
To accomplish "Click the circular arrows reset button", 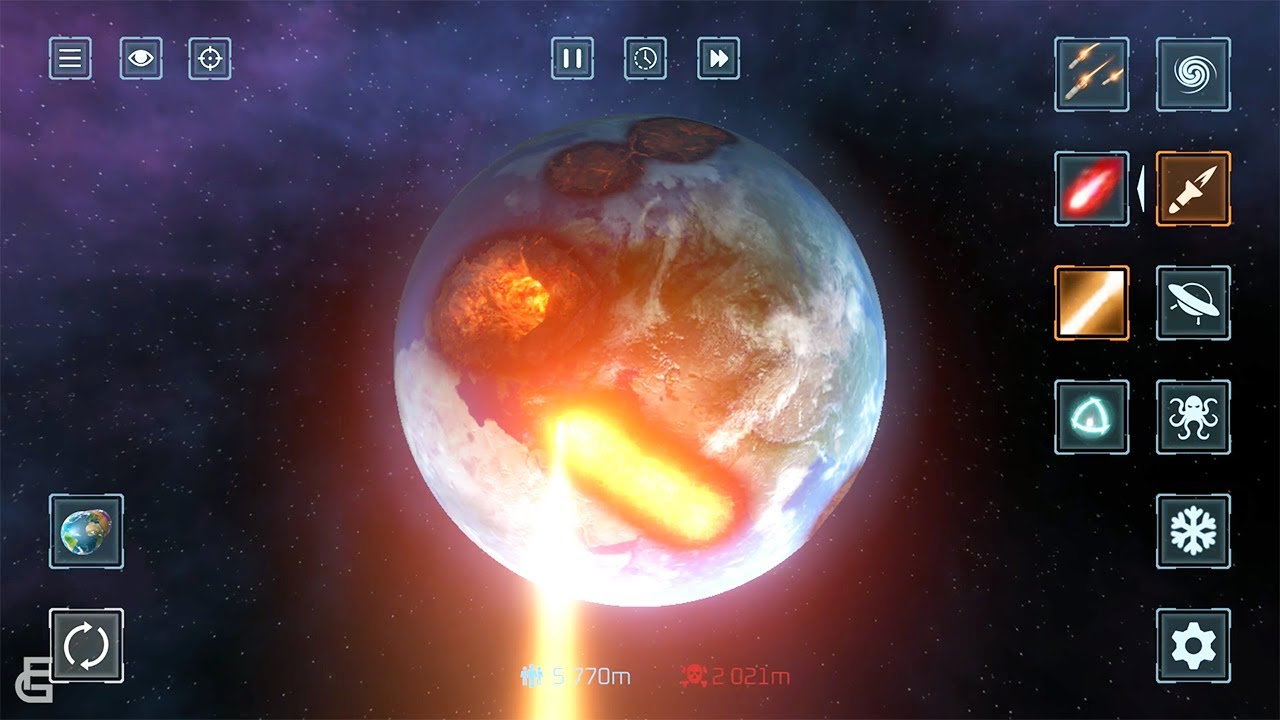I will pos(86,645).
